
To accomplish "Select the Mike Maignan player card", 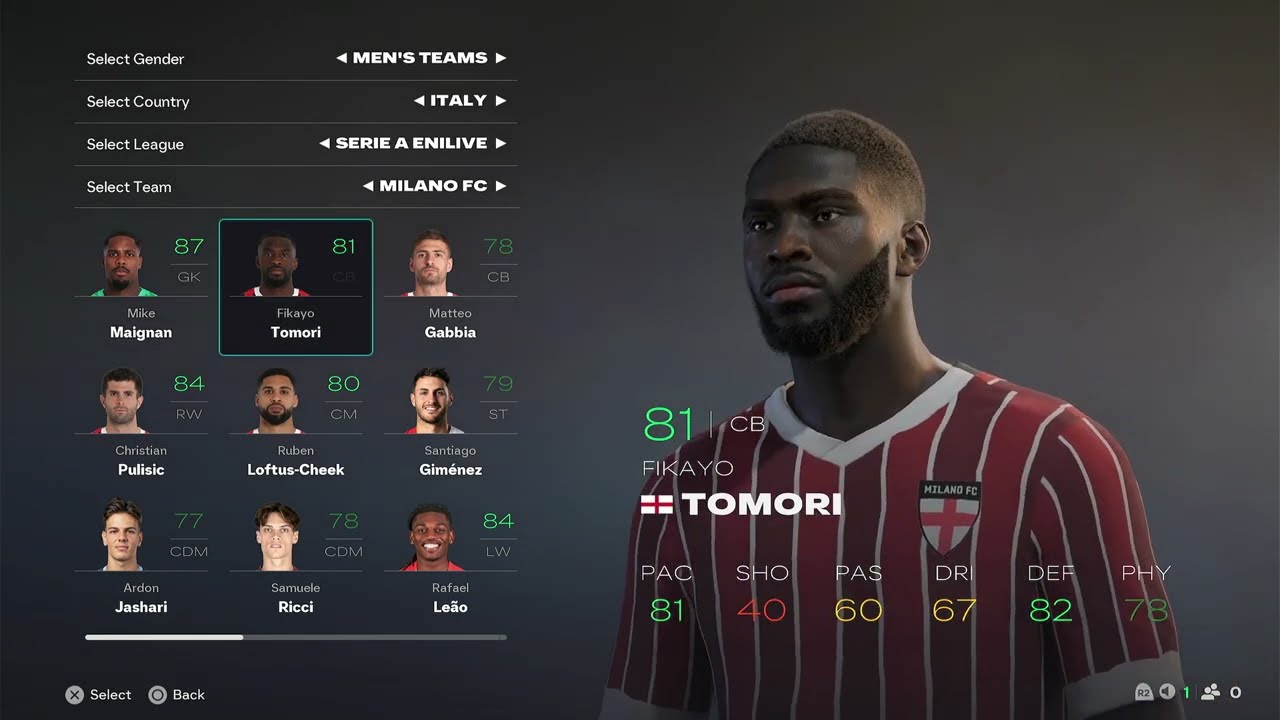I will [141, 288].
